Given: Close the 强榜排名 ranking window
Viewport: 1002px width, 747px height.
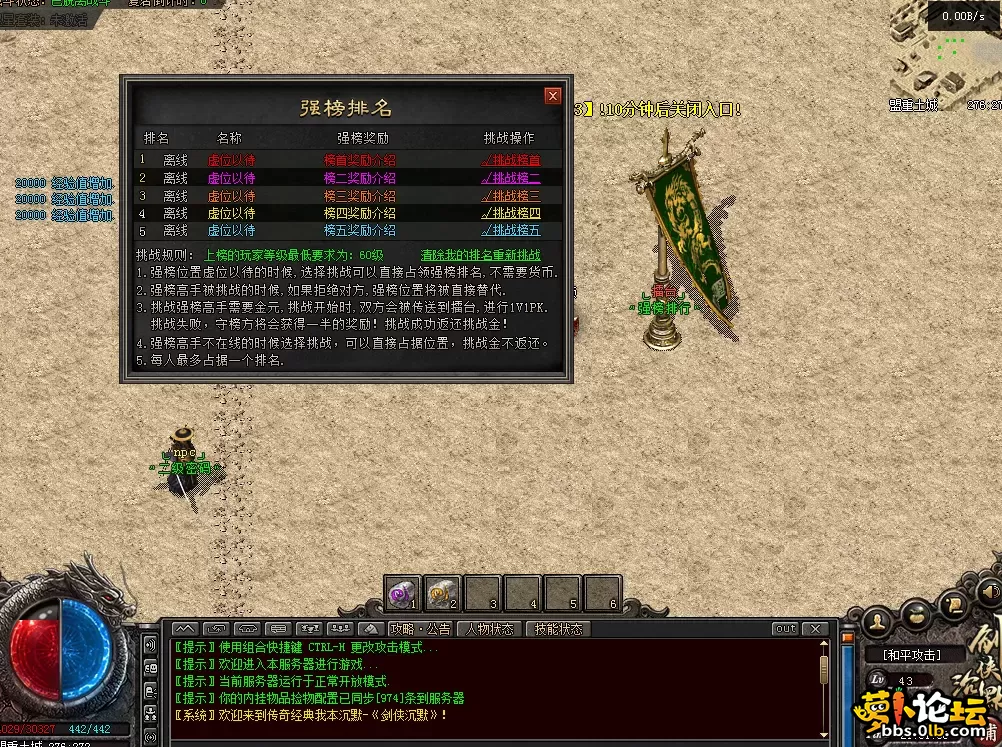Looking at the screenshot, I should (x=553, y=96).
